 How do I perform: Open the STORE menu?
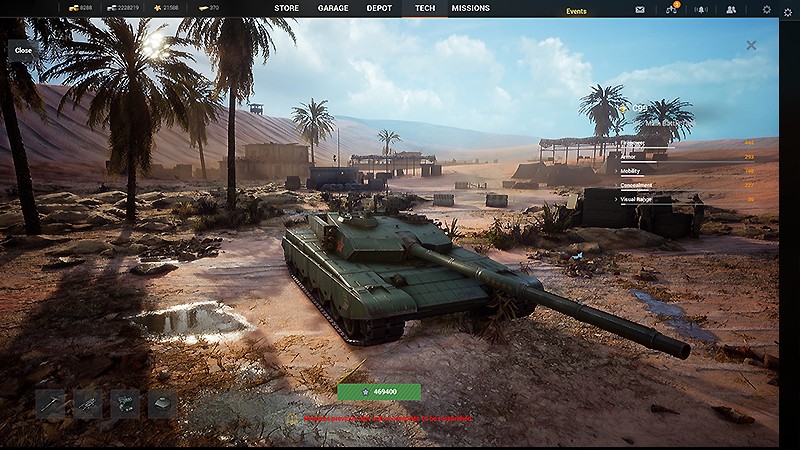point(286,8)
